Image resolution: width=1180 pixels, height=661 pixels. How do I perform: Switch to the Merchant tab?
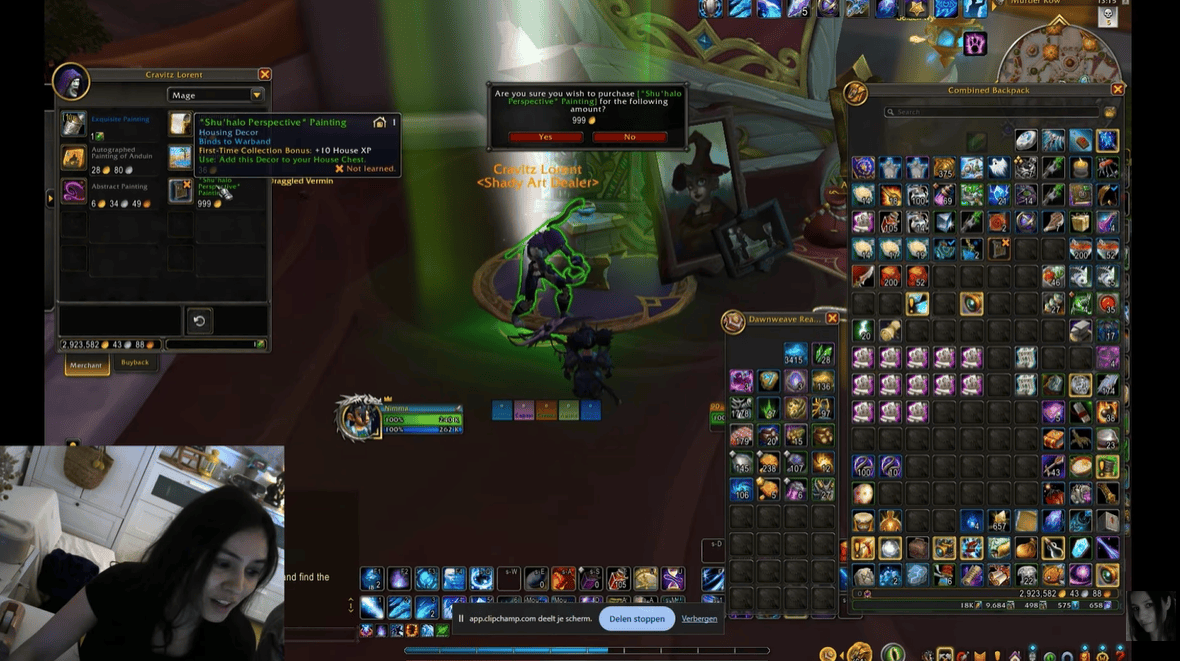86,365
